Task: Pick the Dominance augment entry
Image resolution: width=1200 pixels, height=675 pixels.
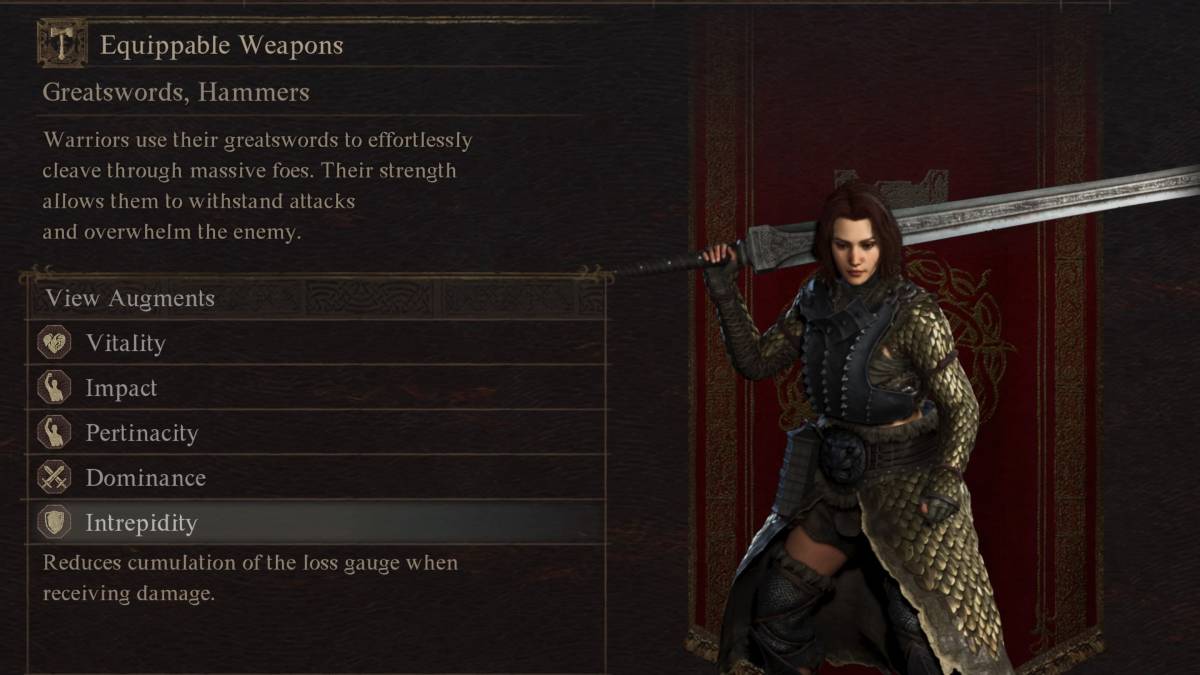Action: pos(145,478)
